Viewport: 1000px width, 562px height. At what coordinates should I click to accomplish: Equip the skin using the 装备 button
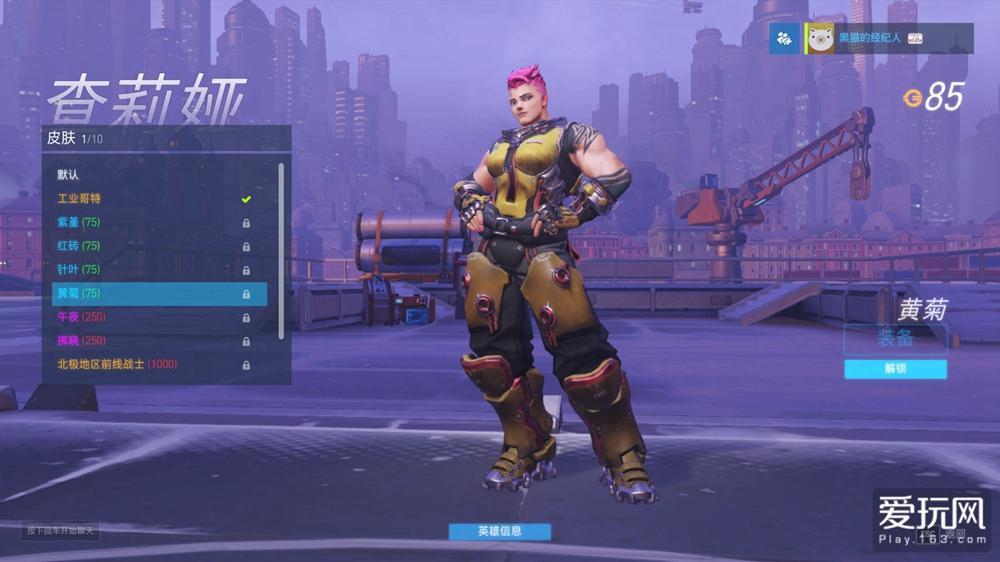(895, 338)
